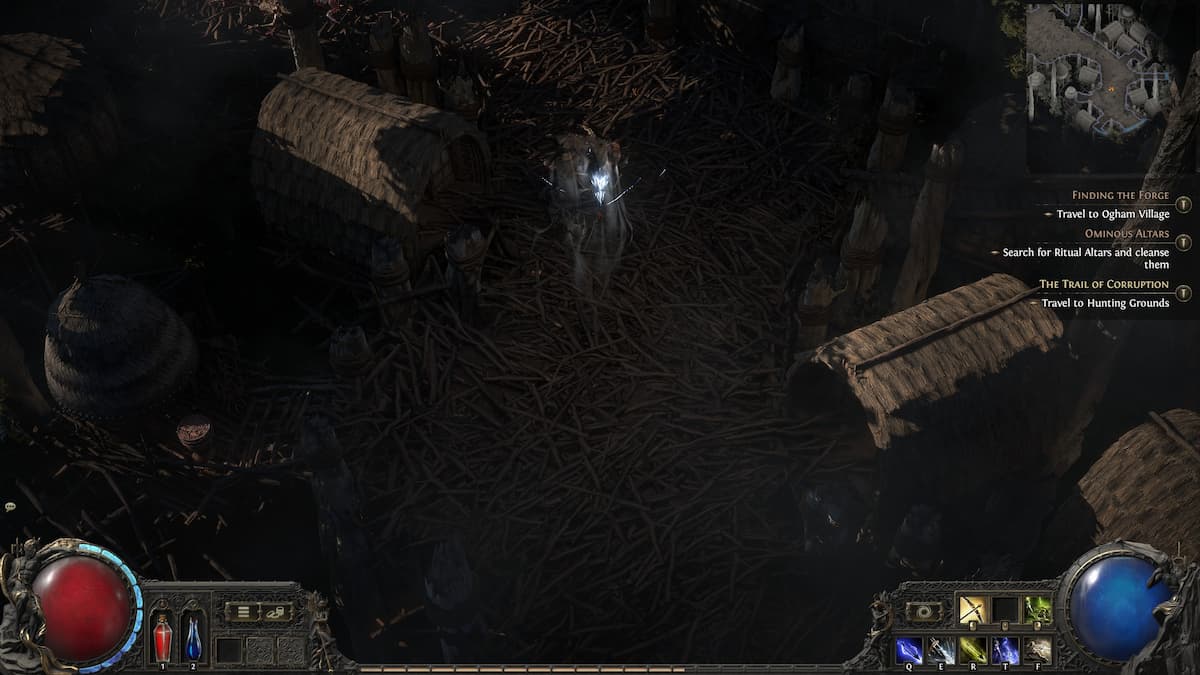Activate the yellow-green arrow skill on R
The width and height of the screenshot is (1200, 675).
point(973,649)
